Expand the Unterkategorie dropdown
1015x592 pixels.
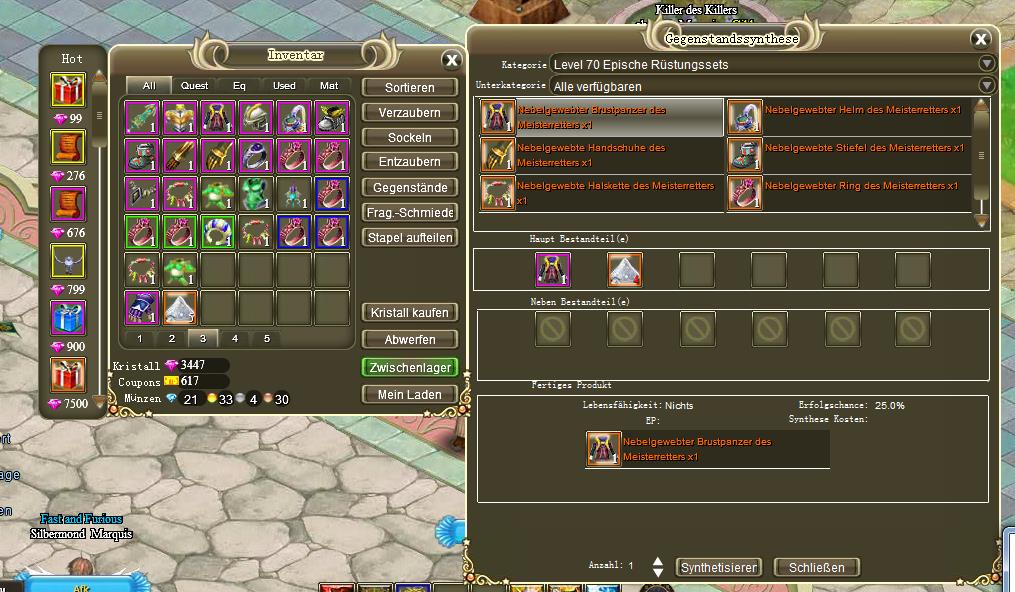(x=987, y=86)
